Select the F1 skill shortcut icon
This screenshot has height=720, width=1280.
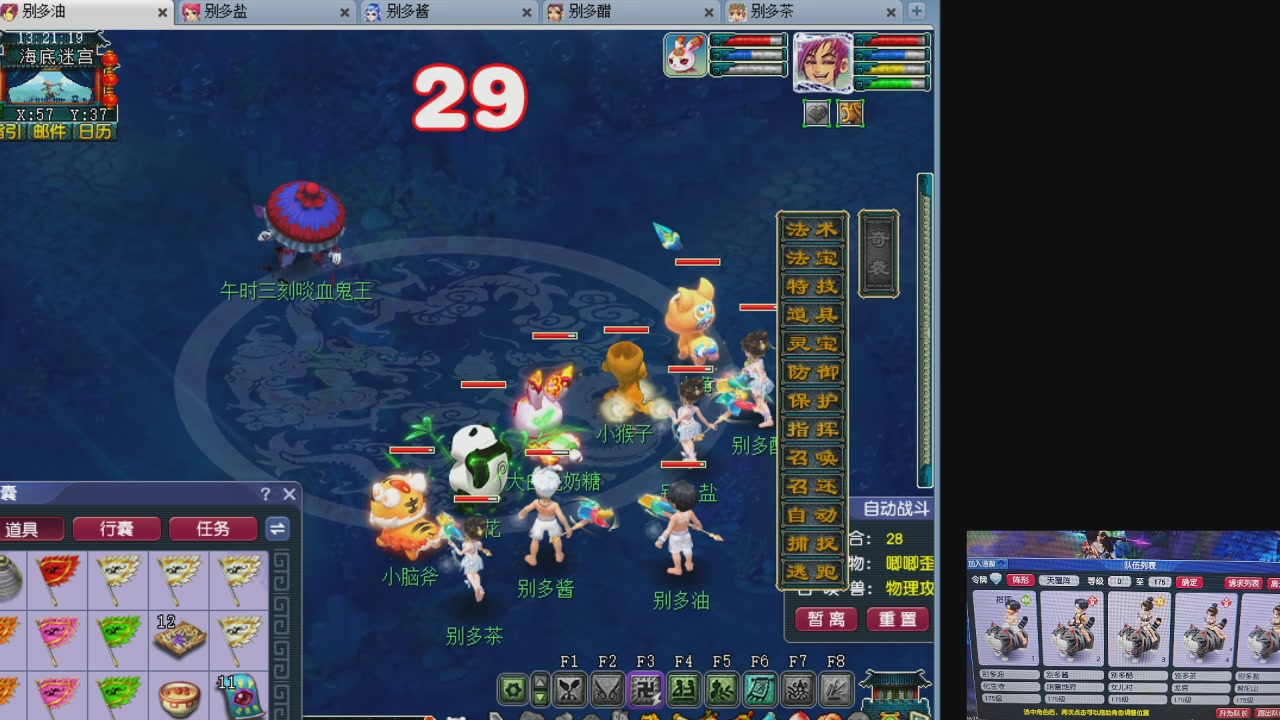click(x=571, y=690)
